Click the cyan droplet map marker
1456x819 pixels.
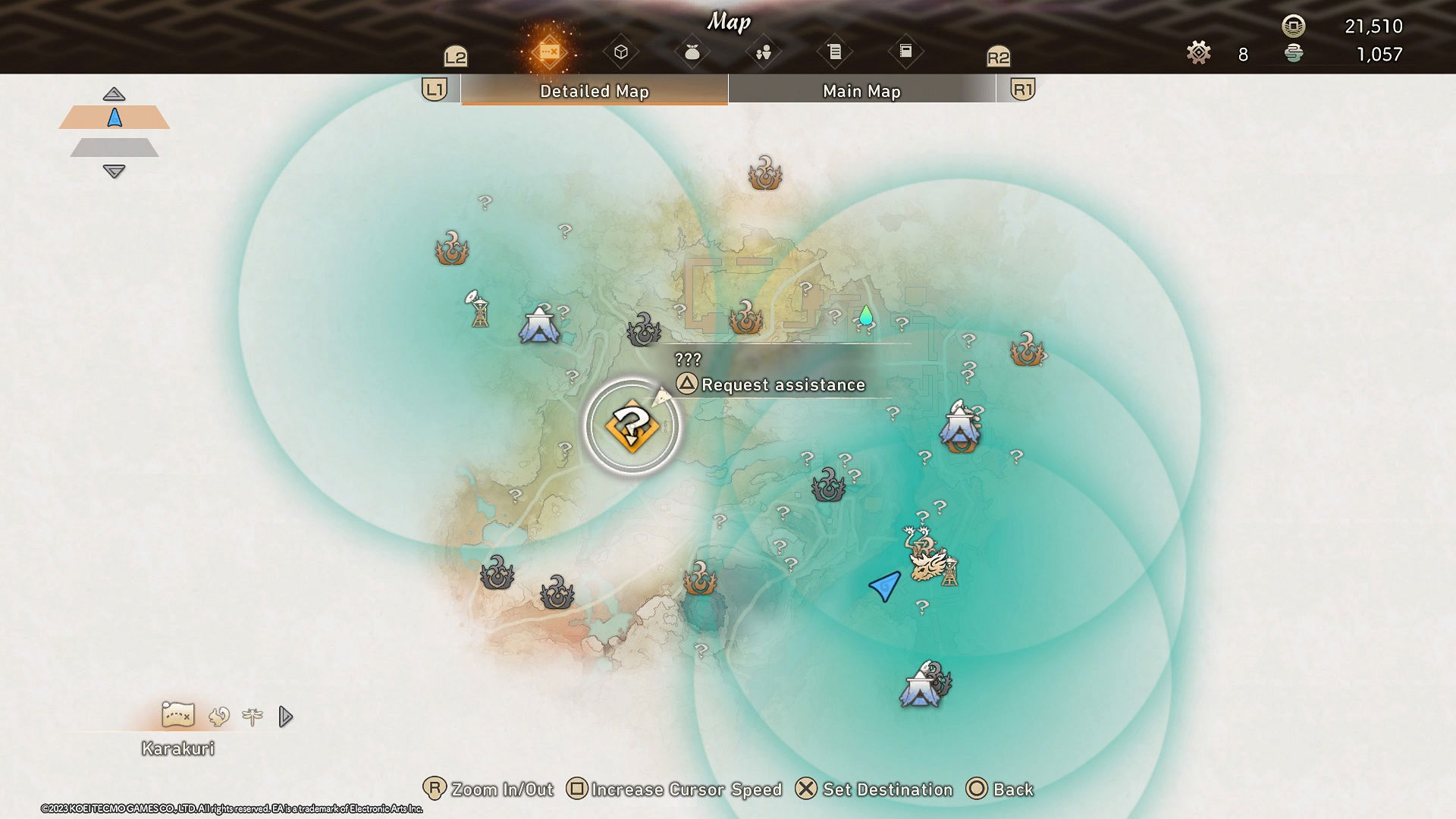[x=866, y=315]
